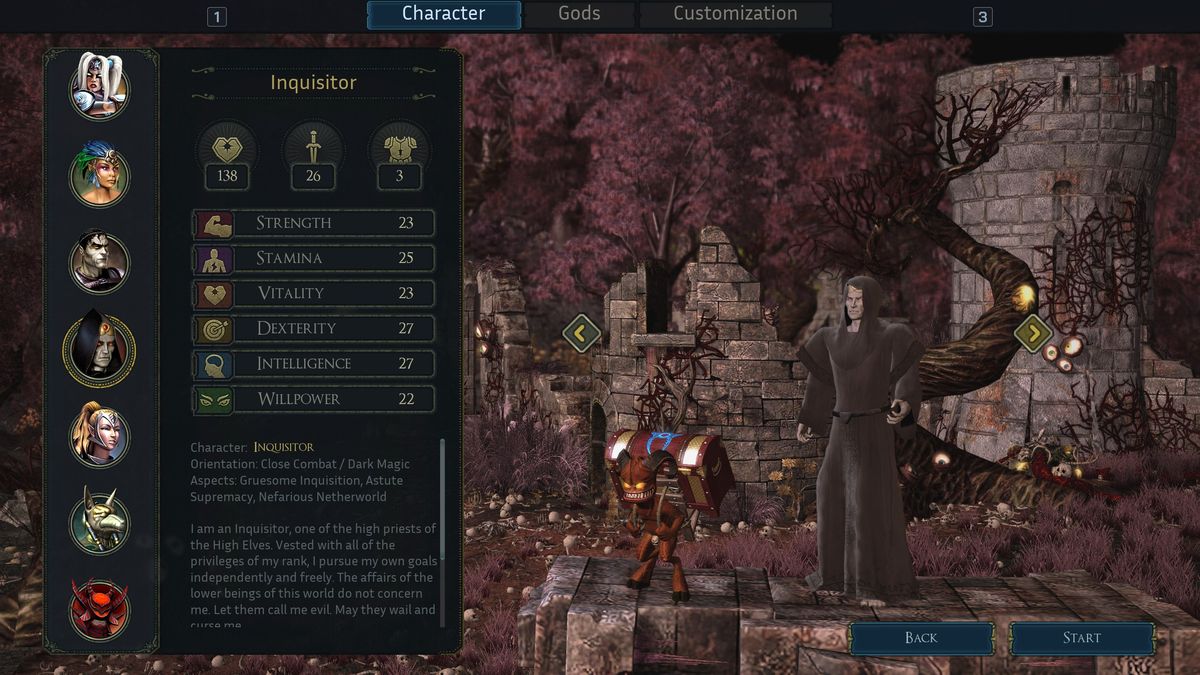Screen dimensions: 1200x675
Task: Click the Strength attribute row
Action: pyautogui.click(x=313, y=223)
